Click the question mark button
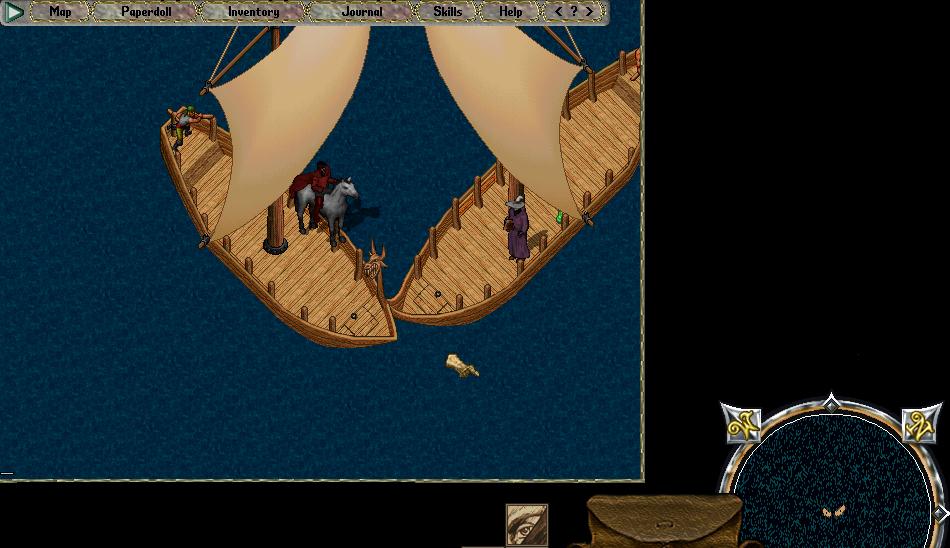The height and width of the screenshot is (548, 950). 574,12
